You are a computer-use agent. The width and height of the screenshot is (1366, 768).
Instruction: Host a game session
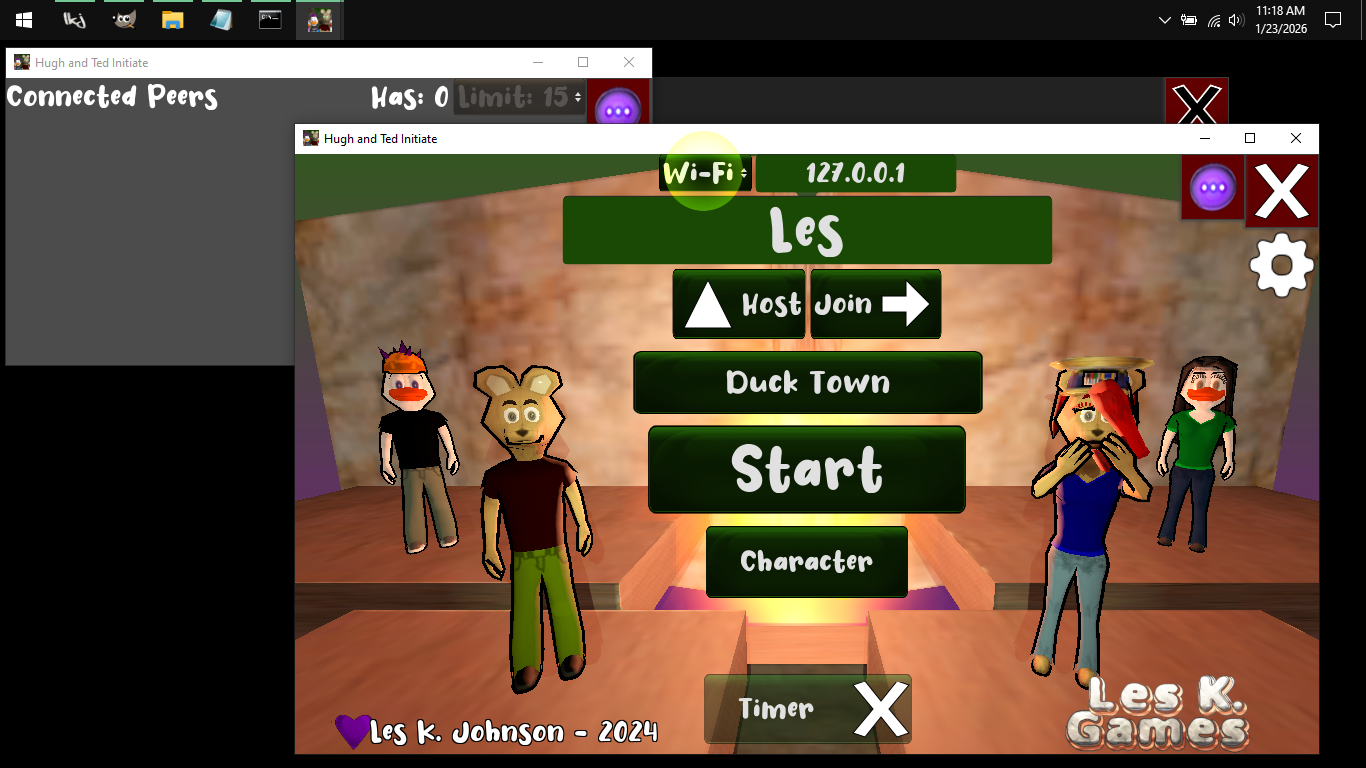[739, 304]
